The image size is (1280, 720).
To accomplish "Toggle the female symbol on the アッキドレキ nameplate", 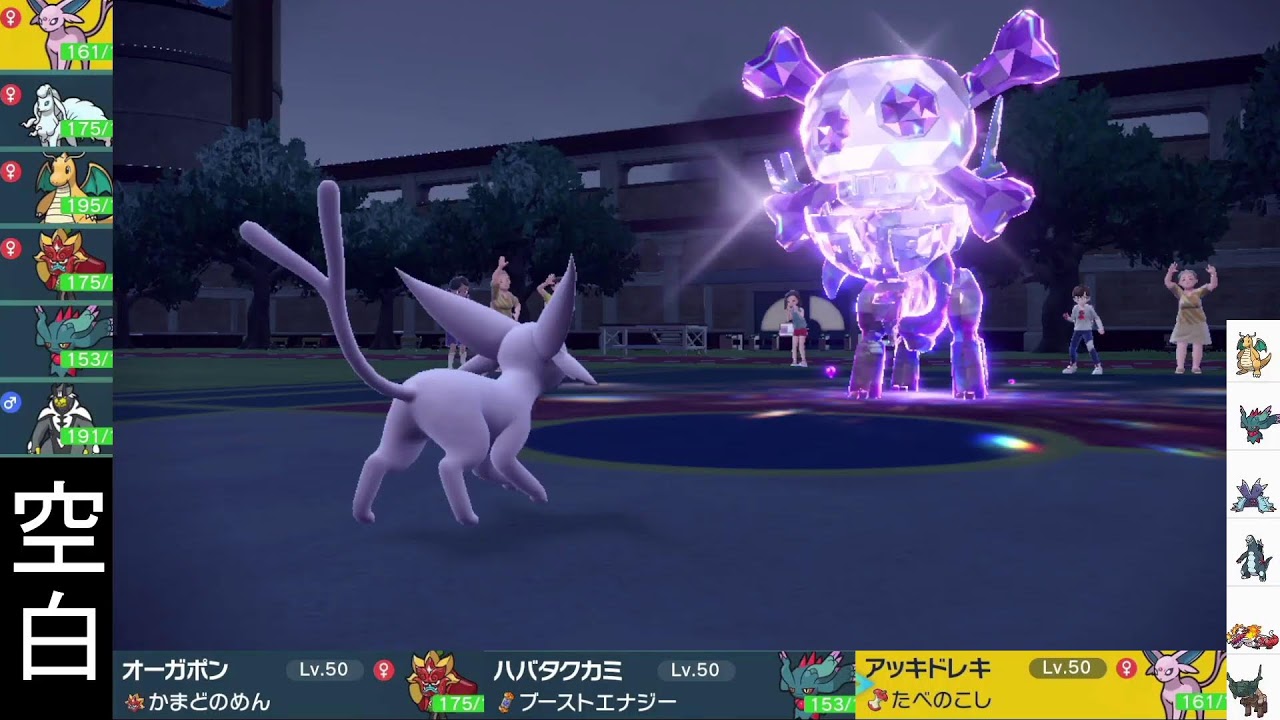I will coord(1124,667).
